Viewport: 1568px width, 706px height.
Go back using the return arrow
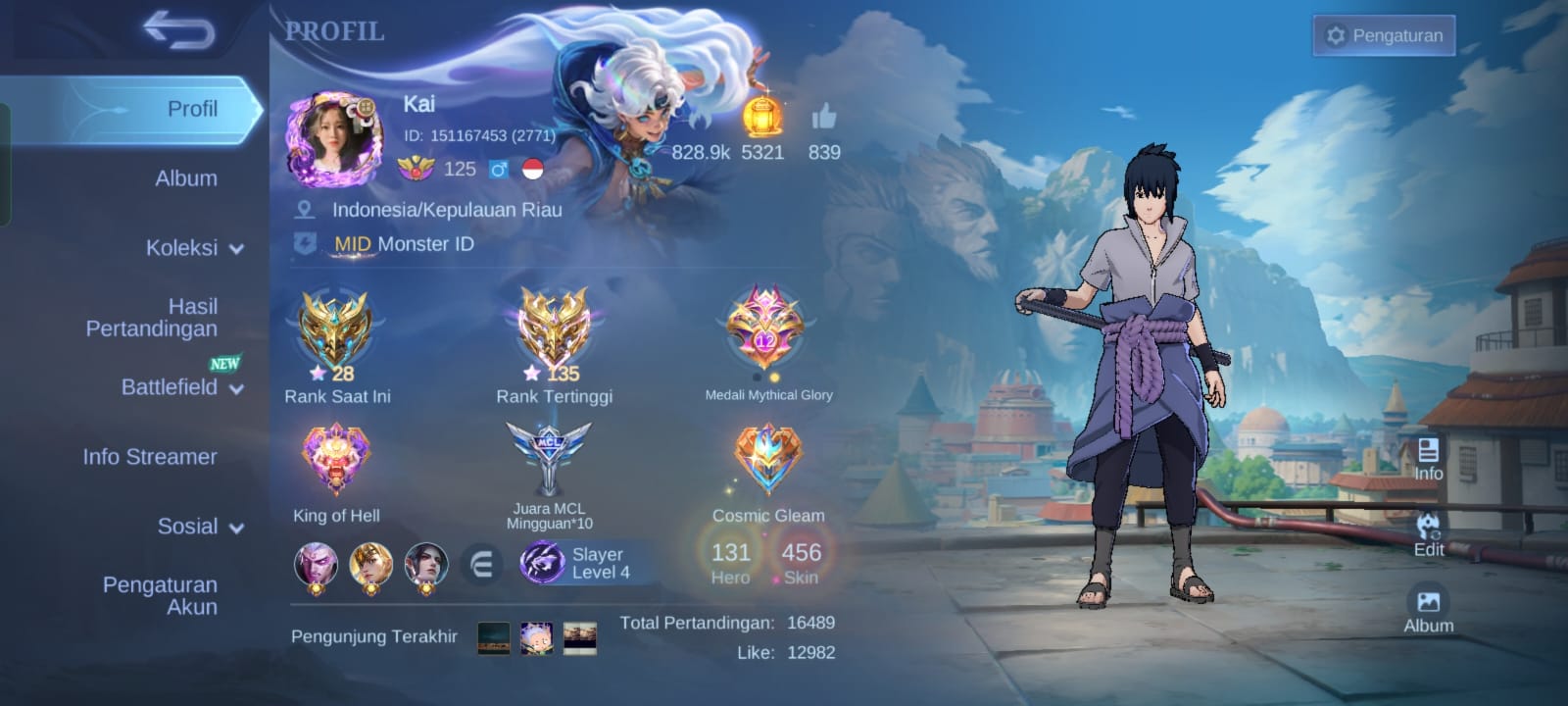click(x=178, y=29)
